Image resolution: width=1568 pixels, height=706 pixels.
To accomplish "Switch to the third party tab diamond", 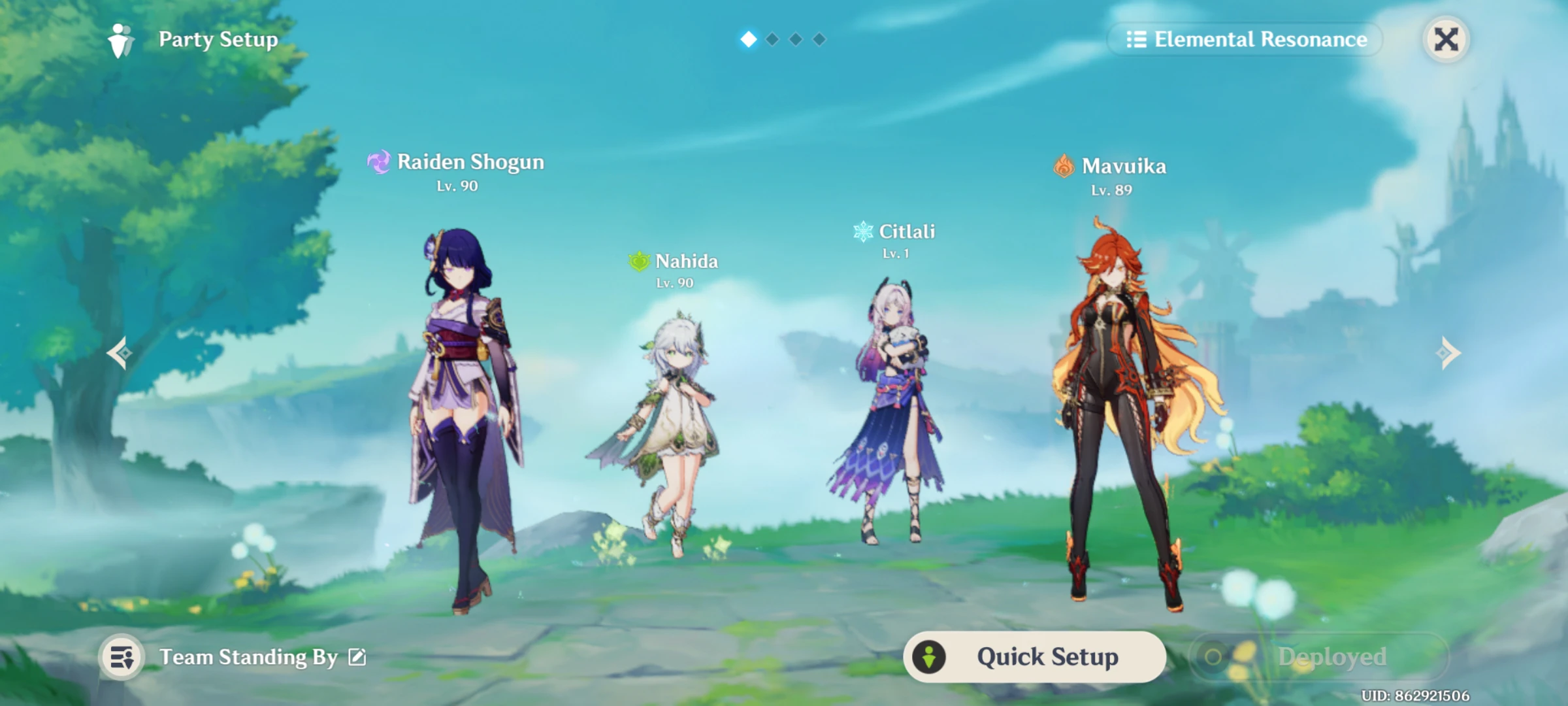I will tap(796, 39).
